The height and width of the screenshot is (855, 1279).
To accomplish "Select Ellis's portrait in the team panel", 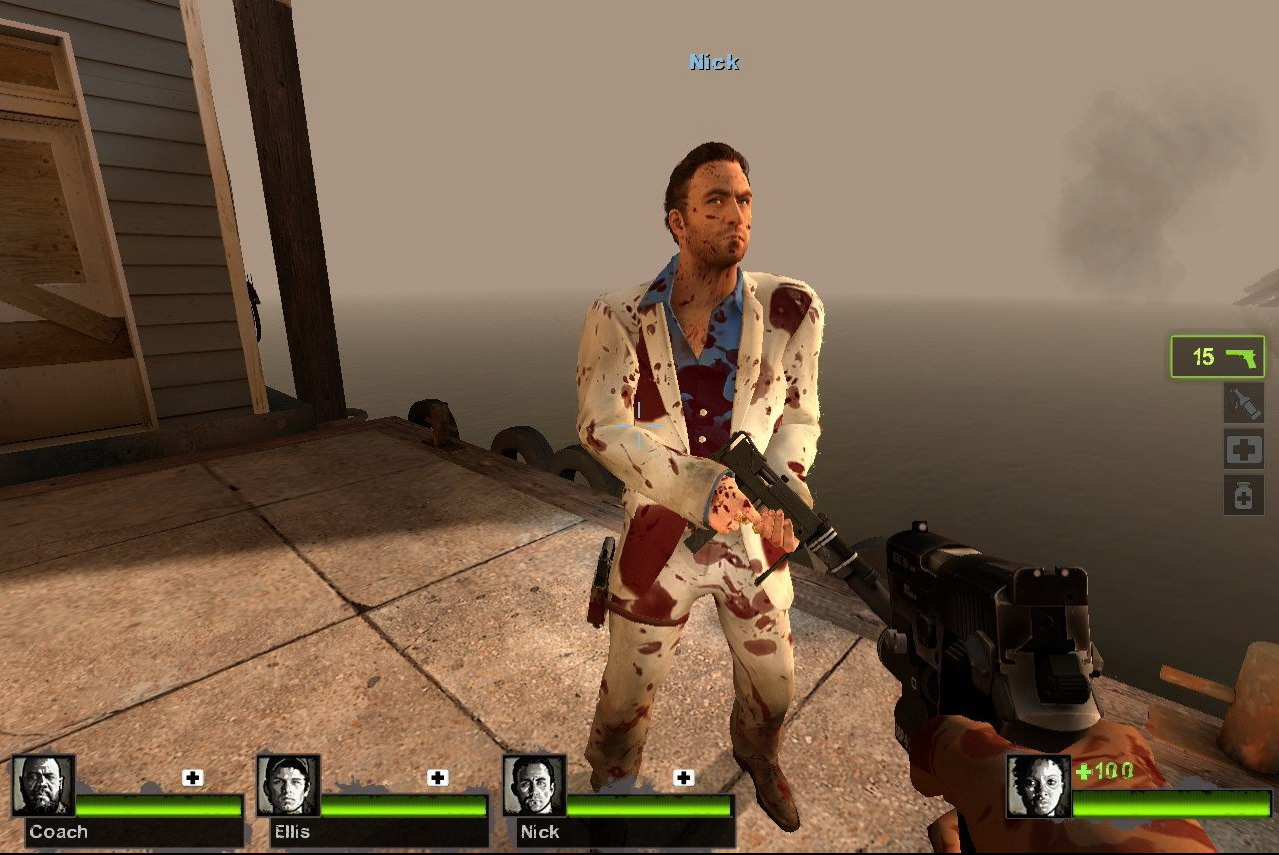I will (288, 785).
